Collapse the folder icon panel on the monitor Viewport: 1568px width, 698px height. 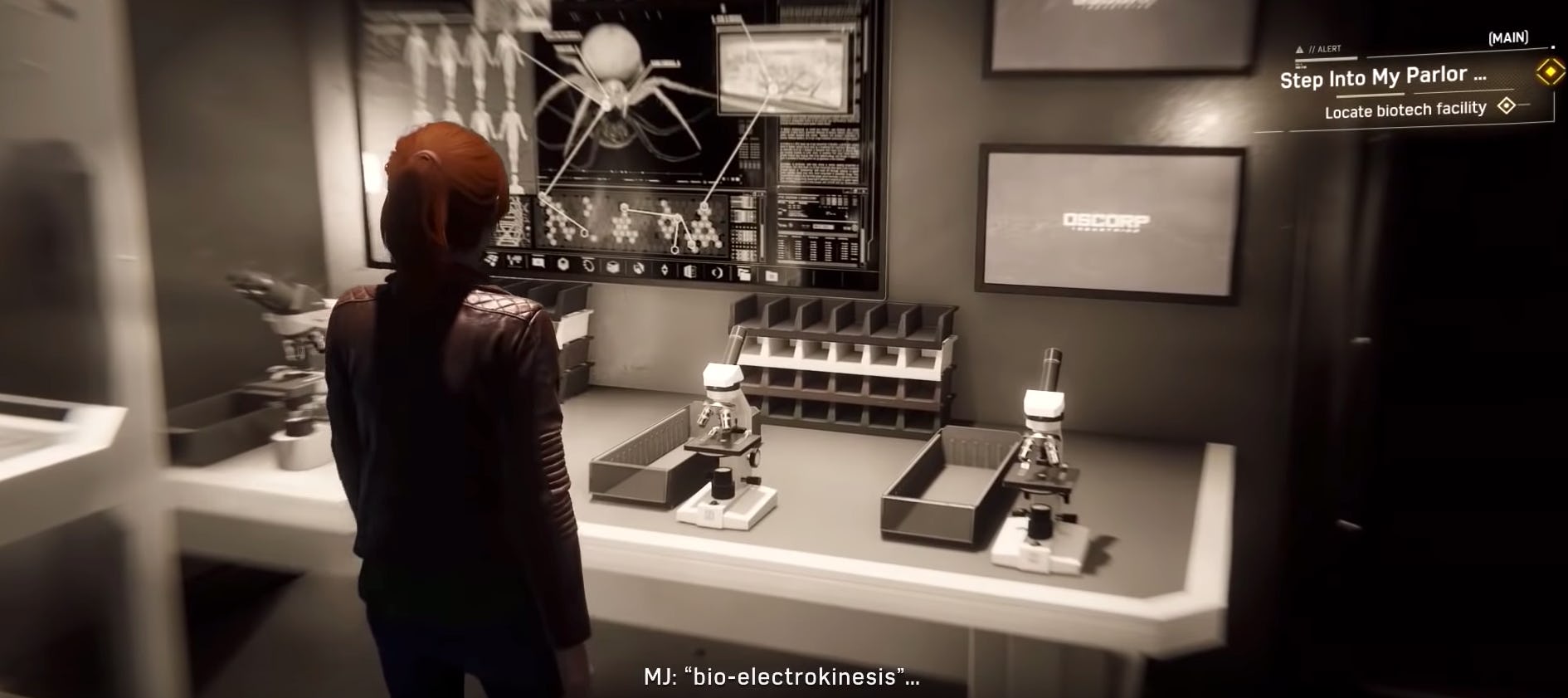click(x=744, y=274)
